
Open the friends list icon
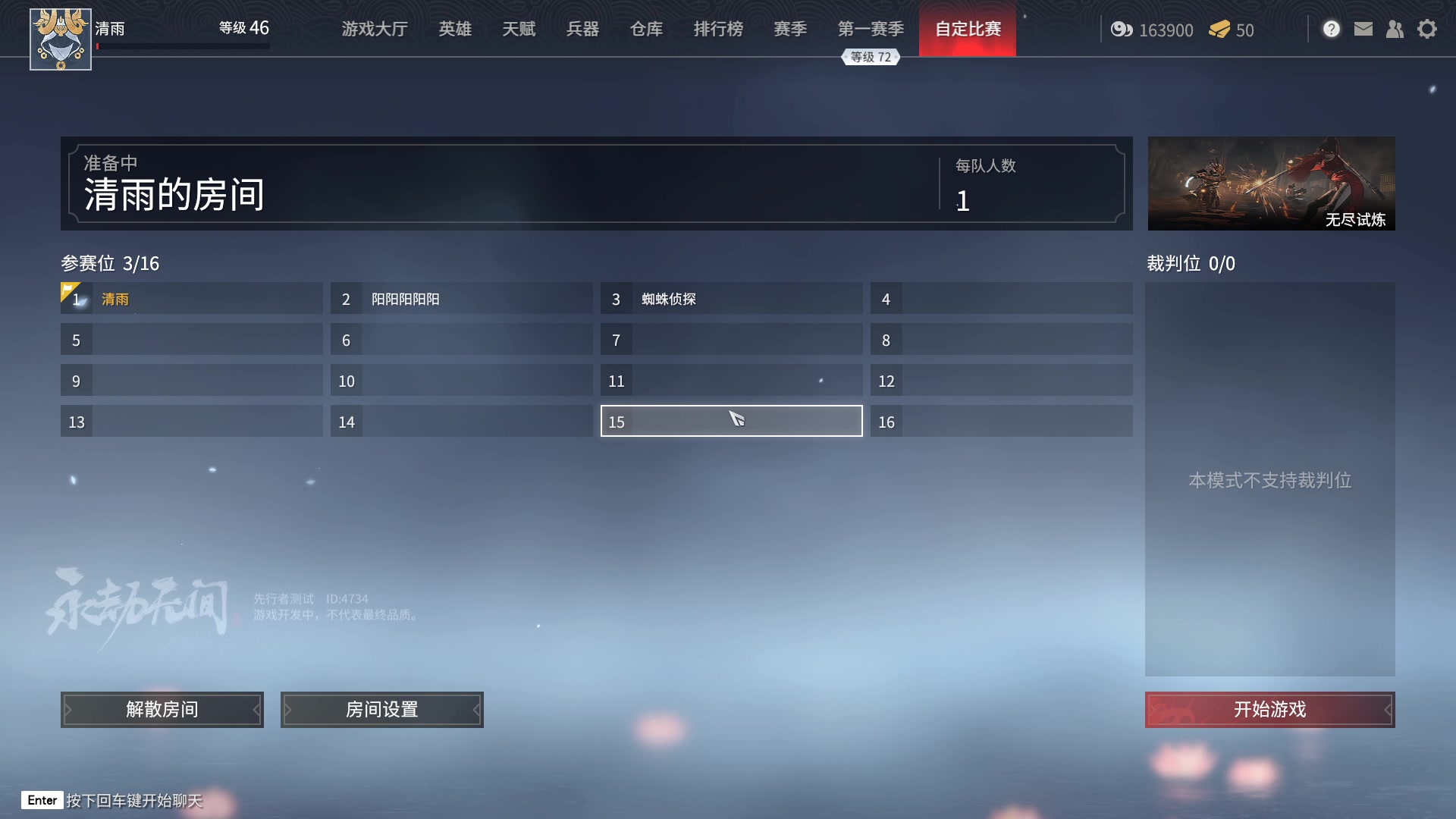(1395, 29)
